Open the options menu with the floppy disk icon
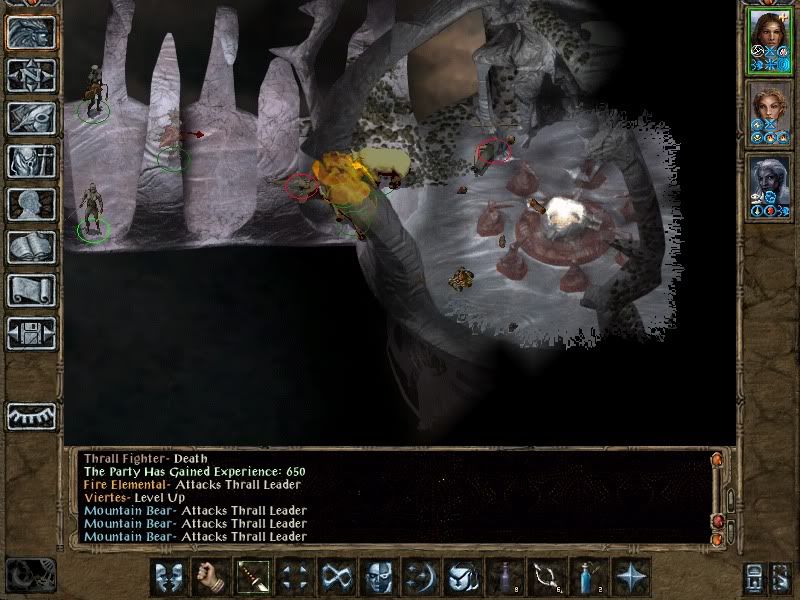The image size is (800, 600). click(31, 333)
